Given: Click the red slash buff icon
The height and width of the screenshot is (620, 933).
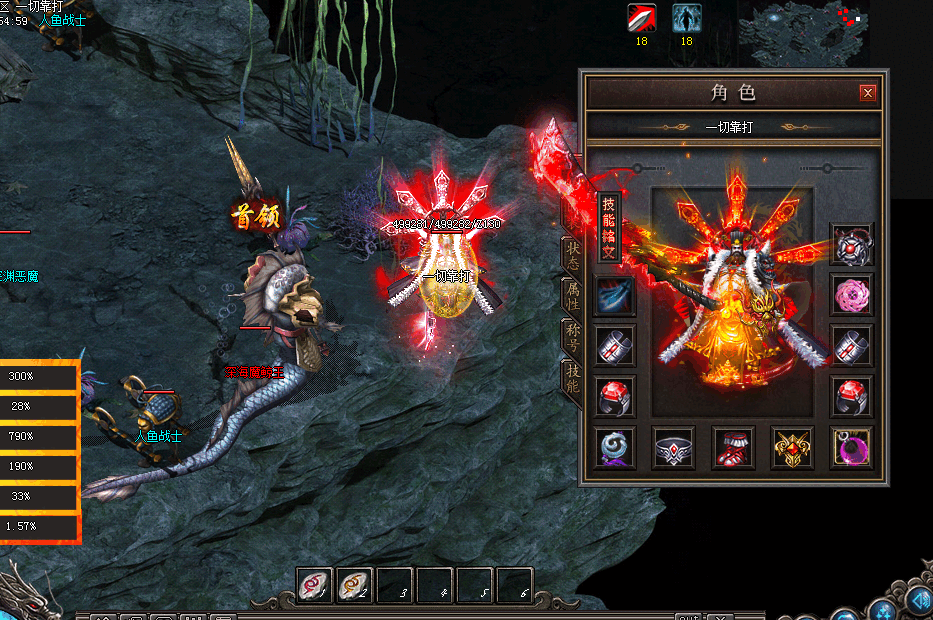Looking at the screenshot, I should click(x=642, y=18).
